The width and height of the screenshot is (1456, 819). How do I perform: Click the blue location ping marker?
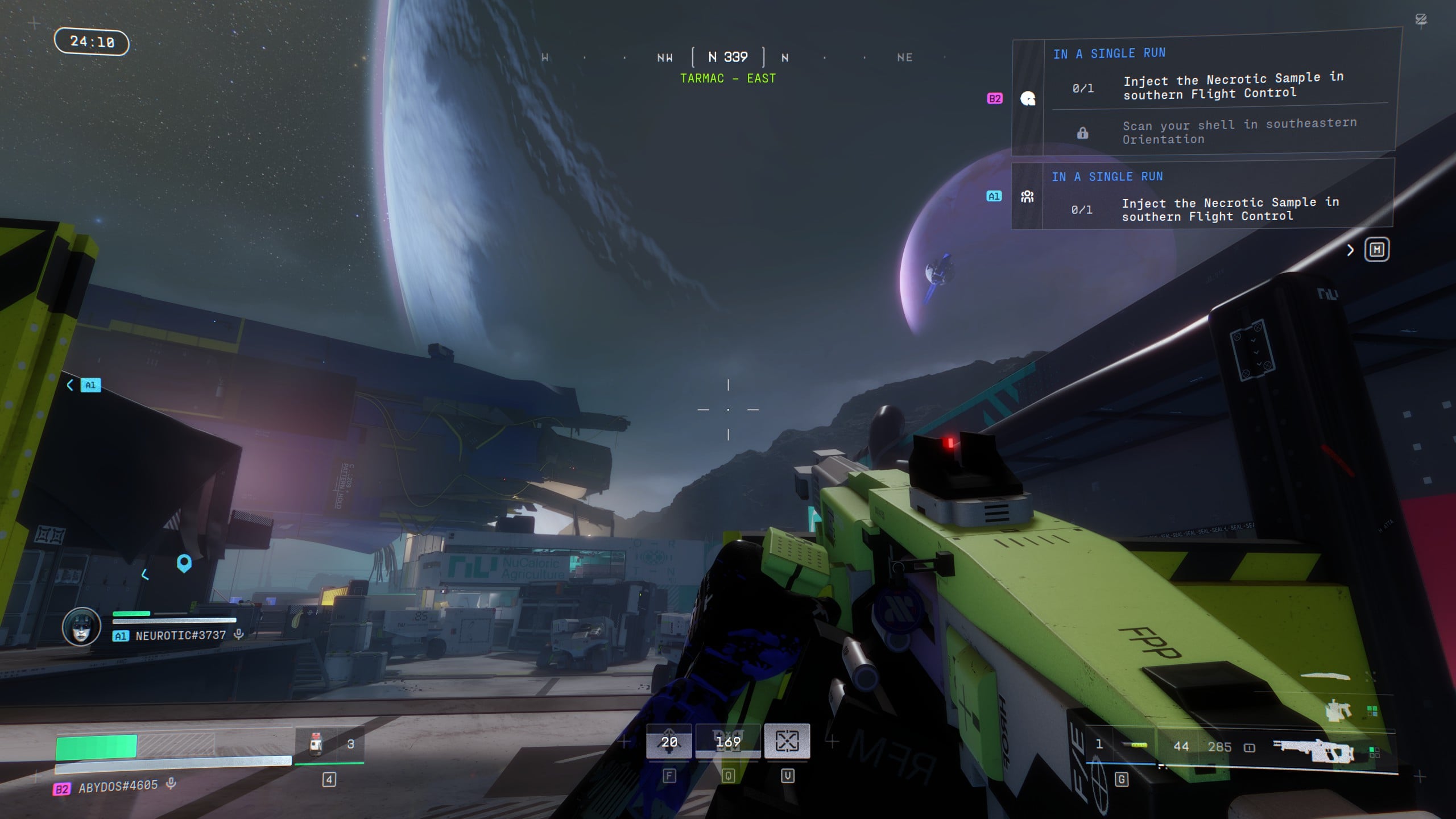click(184, 563)
